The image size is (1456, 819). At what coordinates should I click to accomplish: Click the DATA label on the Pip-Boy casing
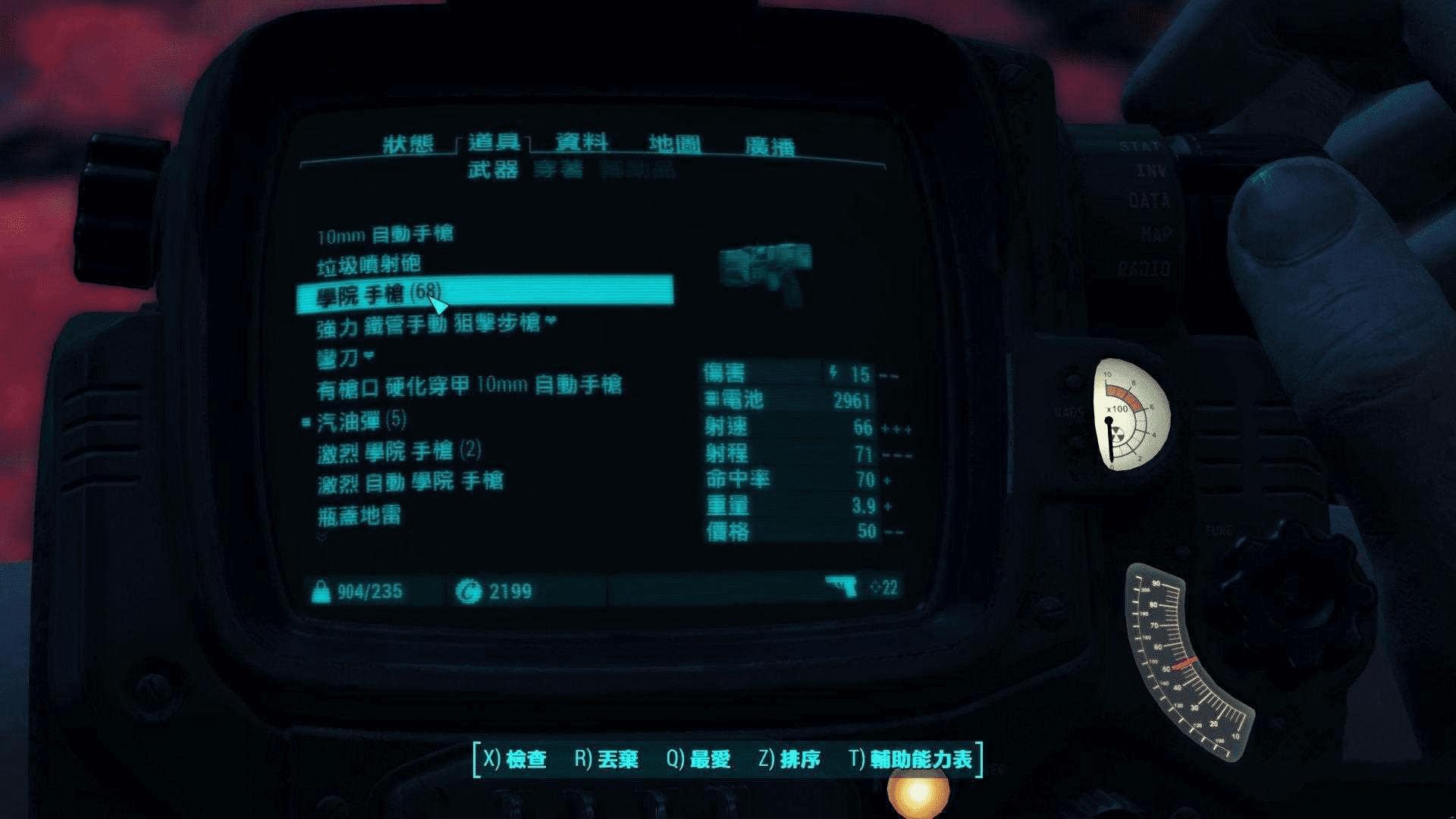1151,202
